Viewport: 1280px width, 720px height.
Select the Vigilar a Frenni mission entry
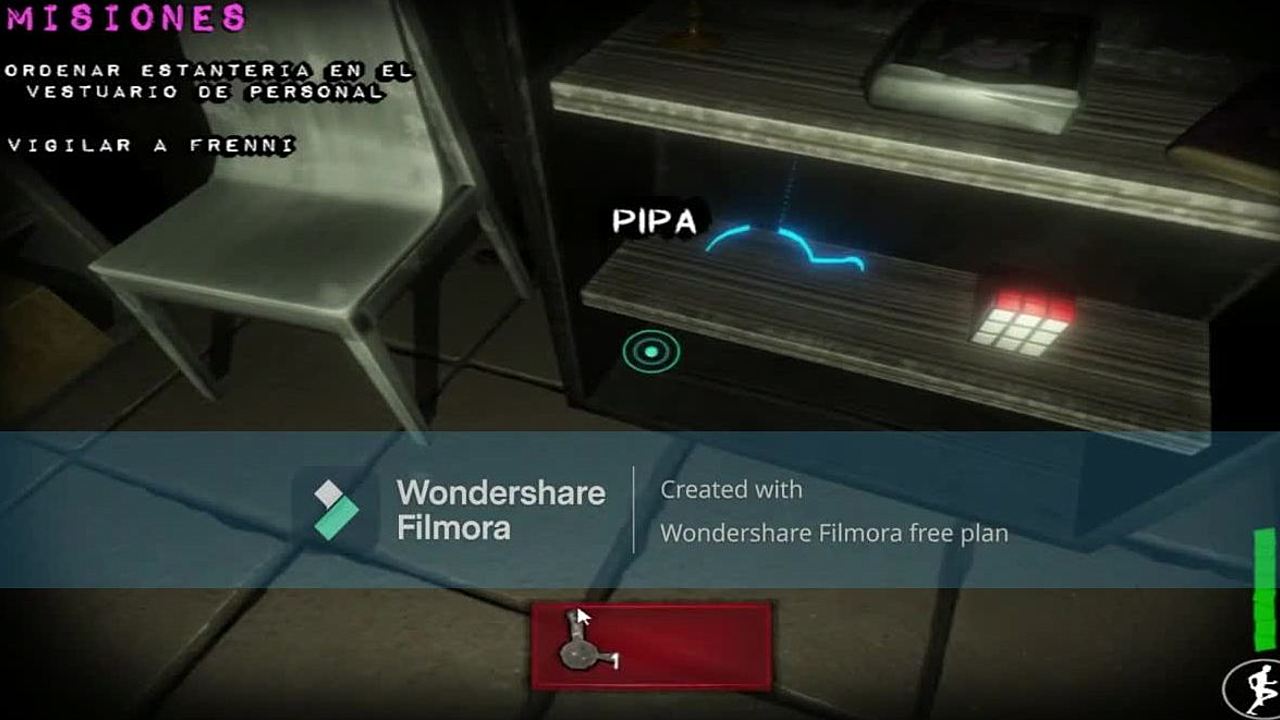151,146
